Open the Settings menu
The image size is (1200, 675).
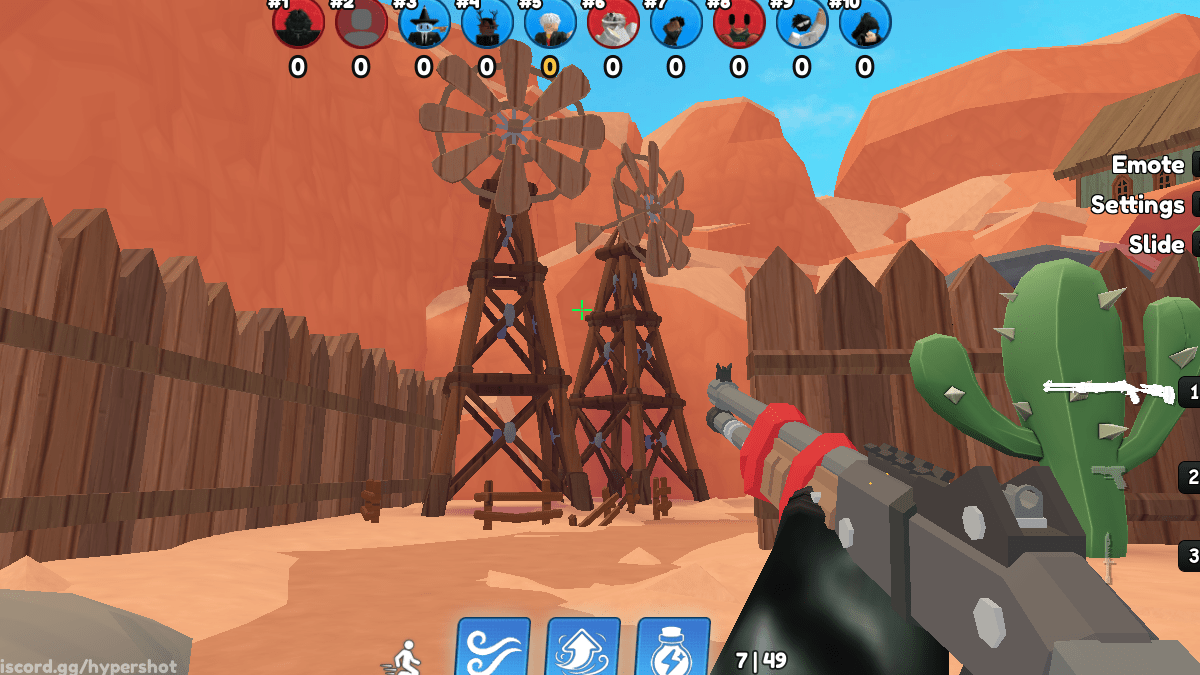tap(1138, 205)
